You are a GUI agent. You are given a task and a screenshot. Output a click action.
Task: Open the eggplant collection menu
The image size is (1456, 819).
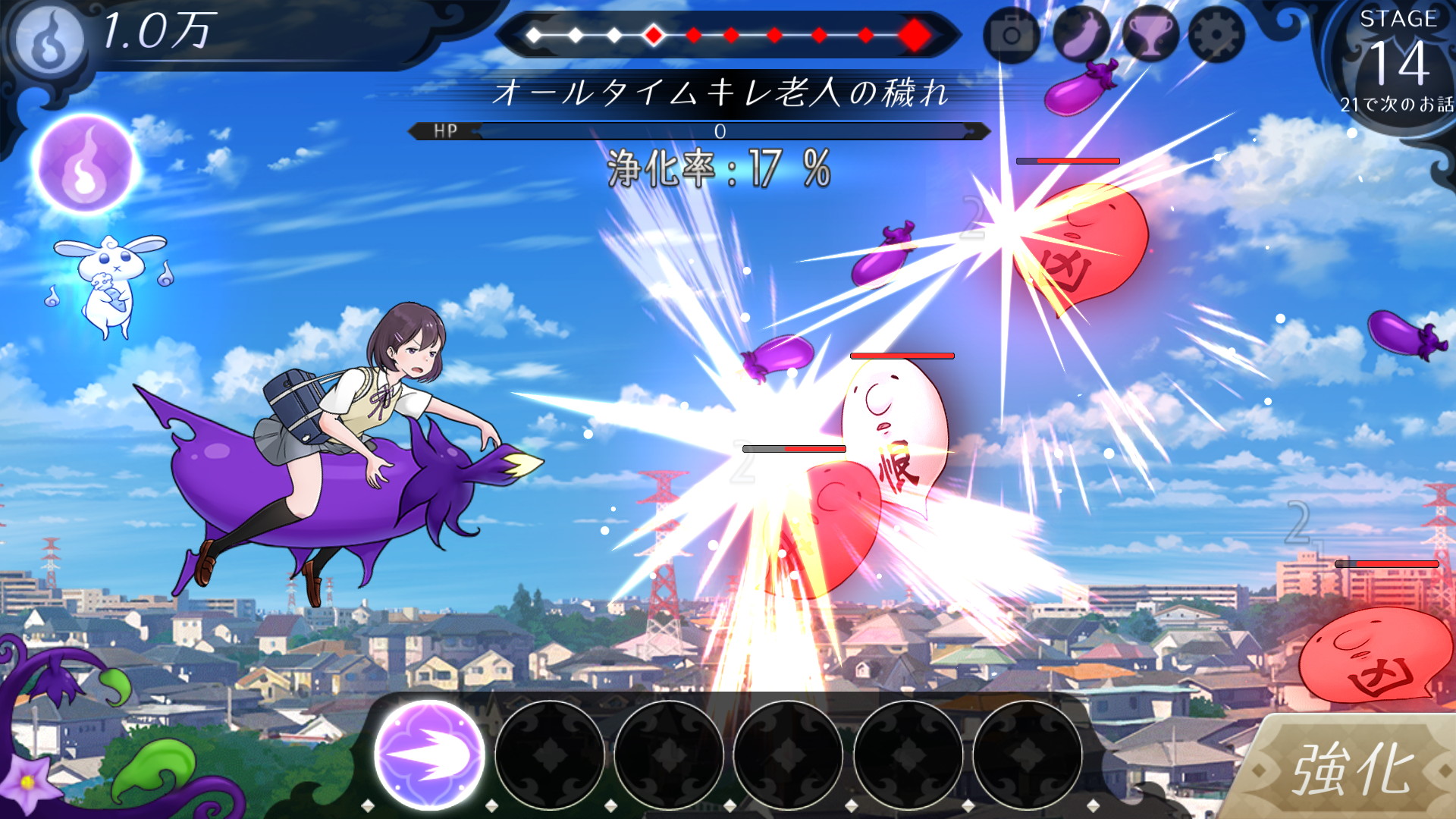pyautogui.click(x=1081, y=35)
